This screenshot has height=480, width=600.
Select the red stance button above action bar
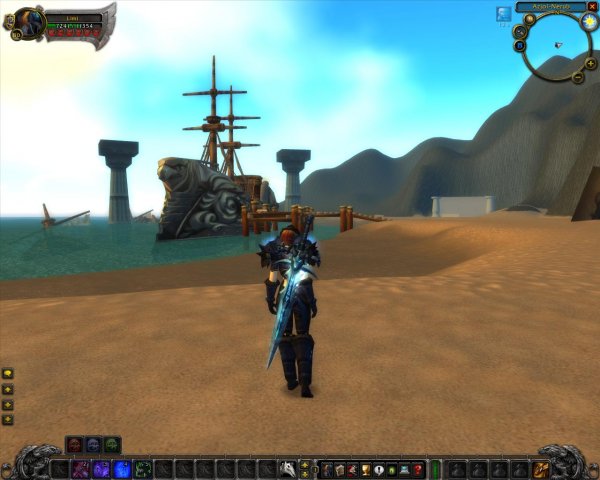click(x=74, y=444)
